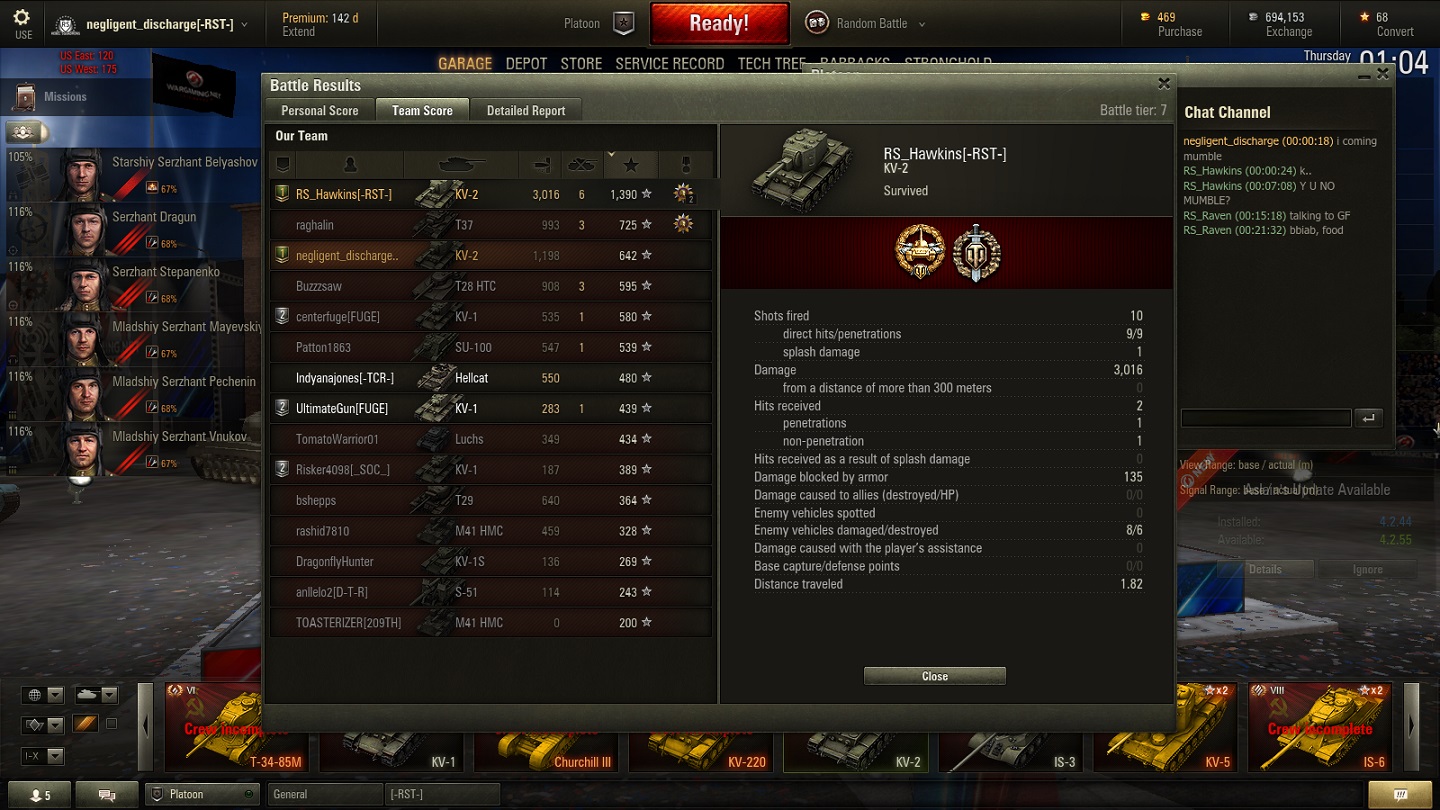Open the Detailed Report tab
The image size is (1440, 810).
click(x=526, y=111)
